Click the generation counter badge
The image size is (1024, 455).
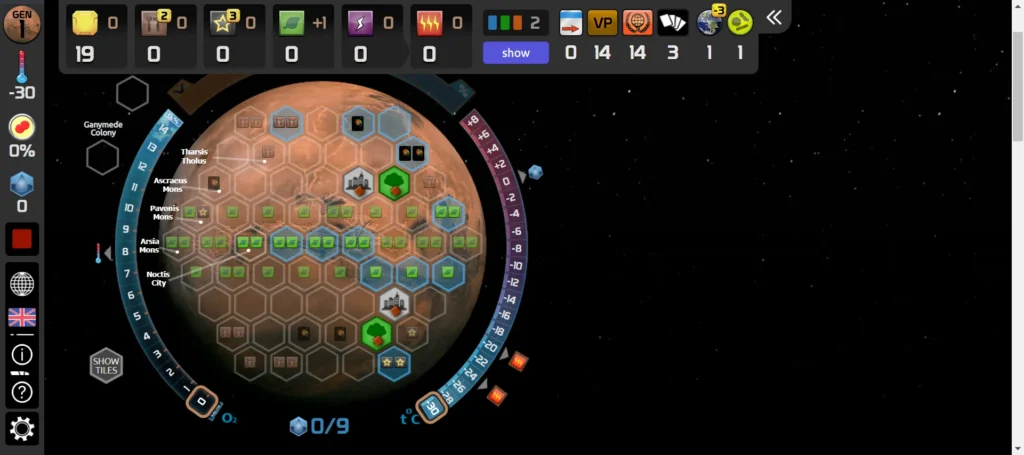pos(22,23)
